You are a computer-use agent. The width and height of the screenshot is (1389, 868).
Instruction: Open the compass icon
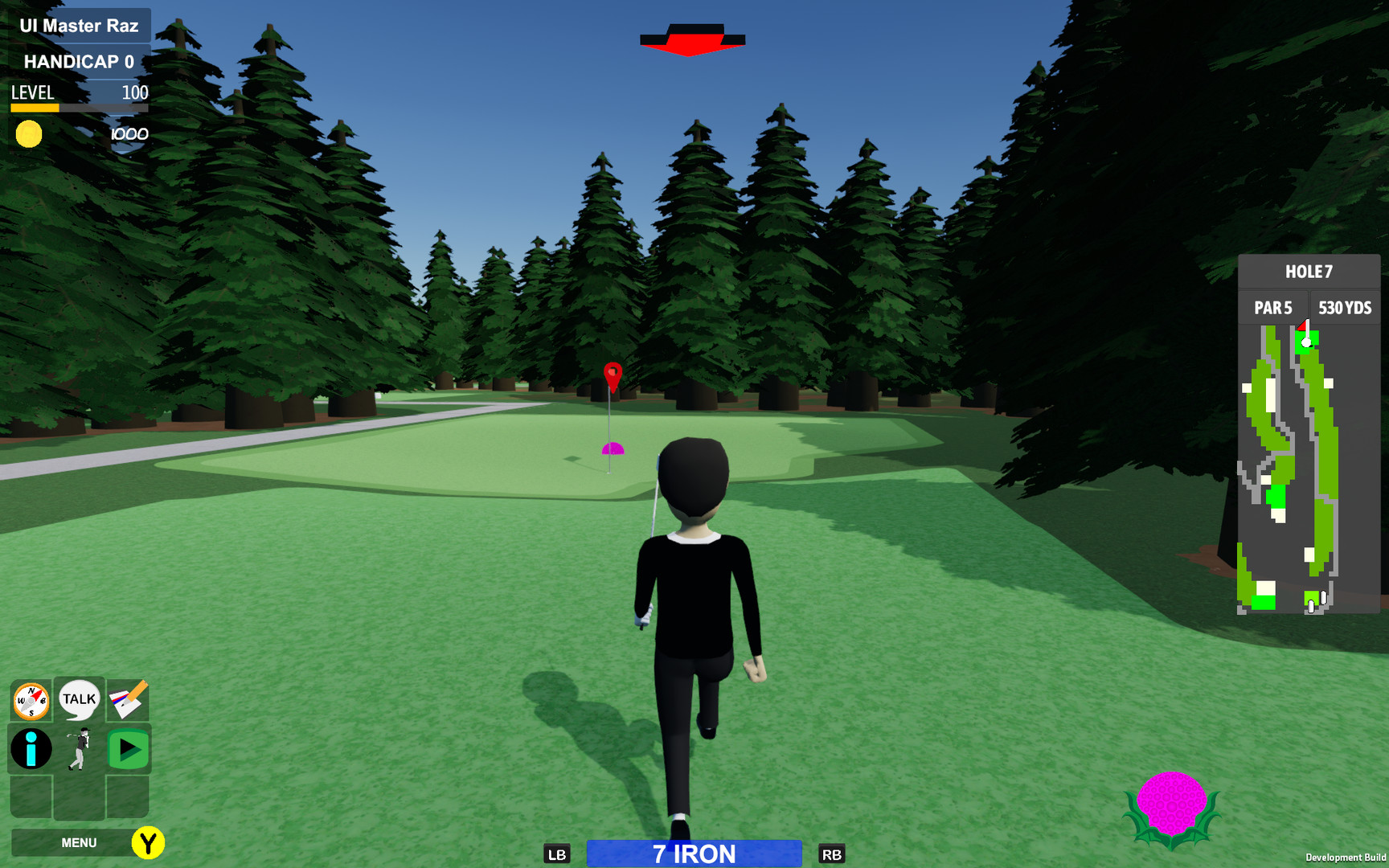pyautogui.click(x=30, y=699)
